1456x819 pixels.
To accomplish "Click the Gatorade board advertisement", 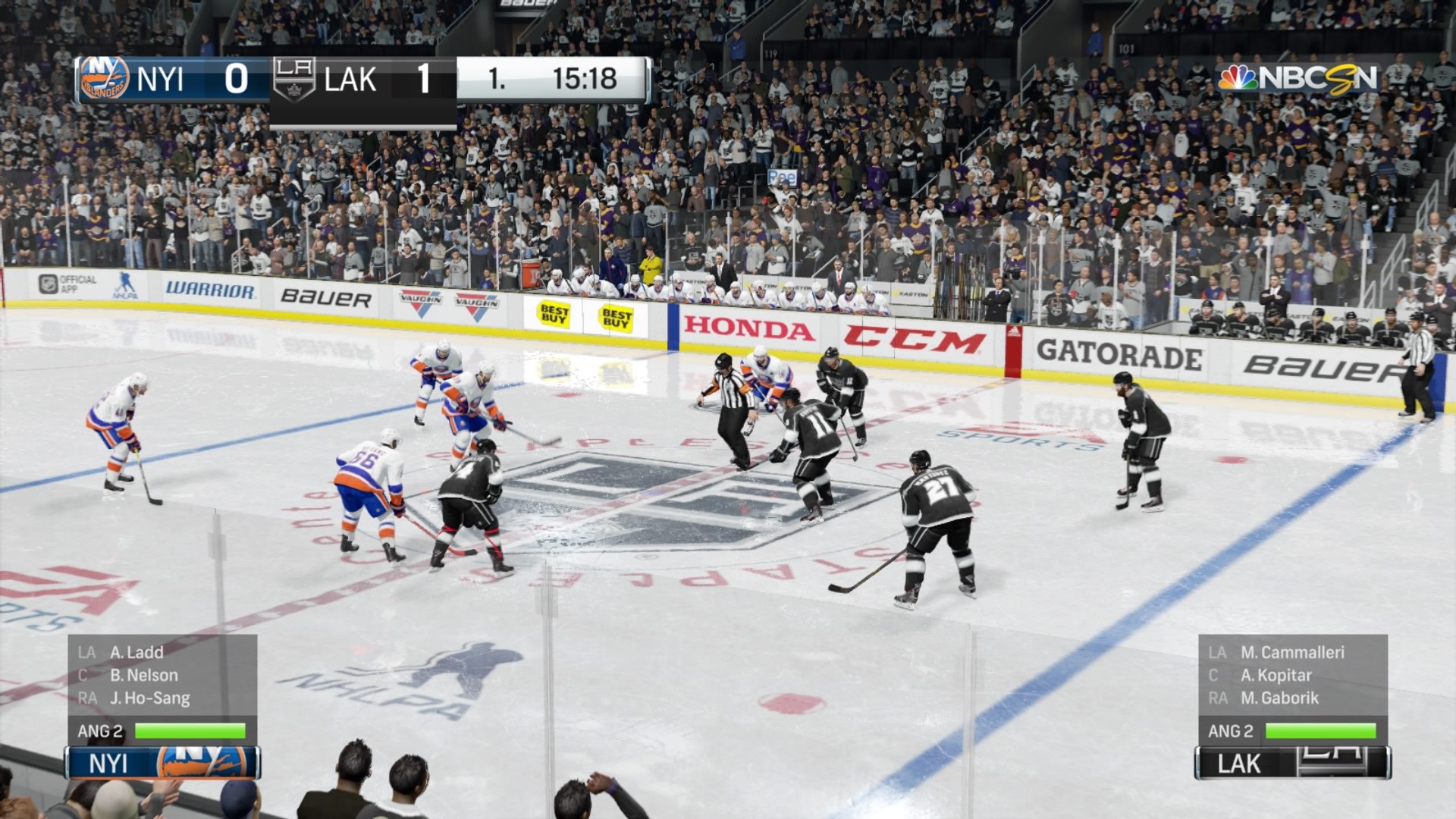I will coord(1120,354).
